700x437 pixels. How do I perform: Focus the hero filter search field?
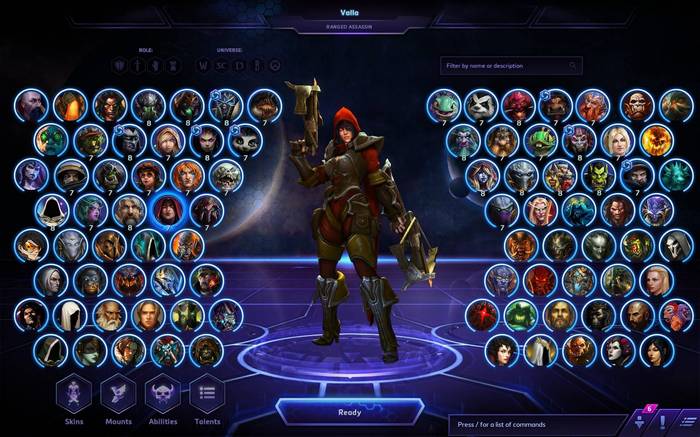[510, 66]
